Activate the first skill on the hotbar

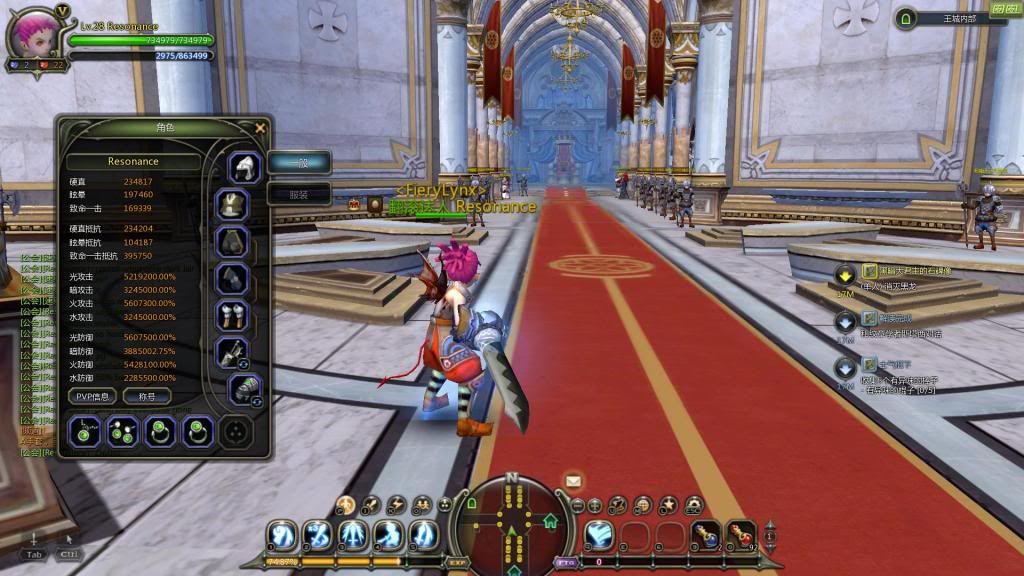click(282, 535)
